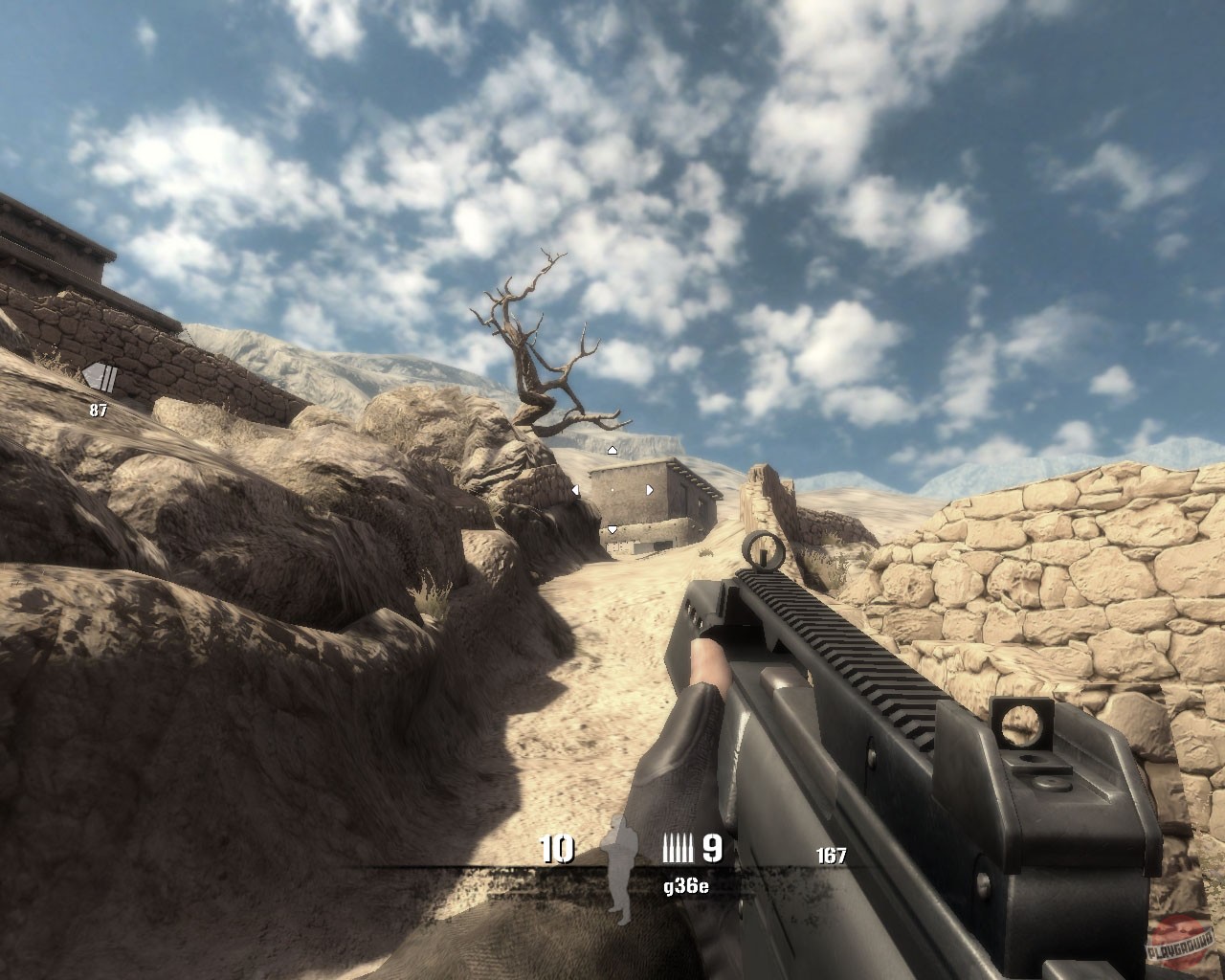Click the upward chevron marker over the mountain
Screen dimensions: 1225x980
[612, 449]
